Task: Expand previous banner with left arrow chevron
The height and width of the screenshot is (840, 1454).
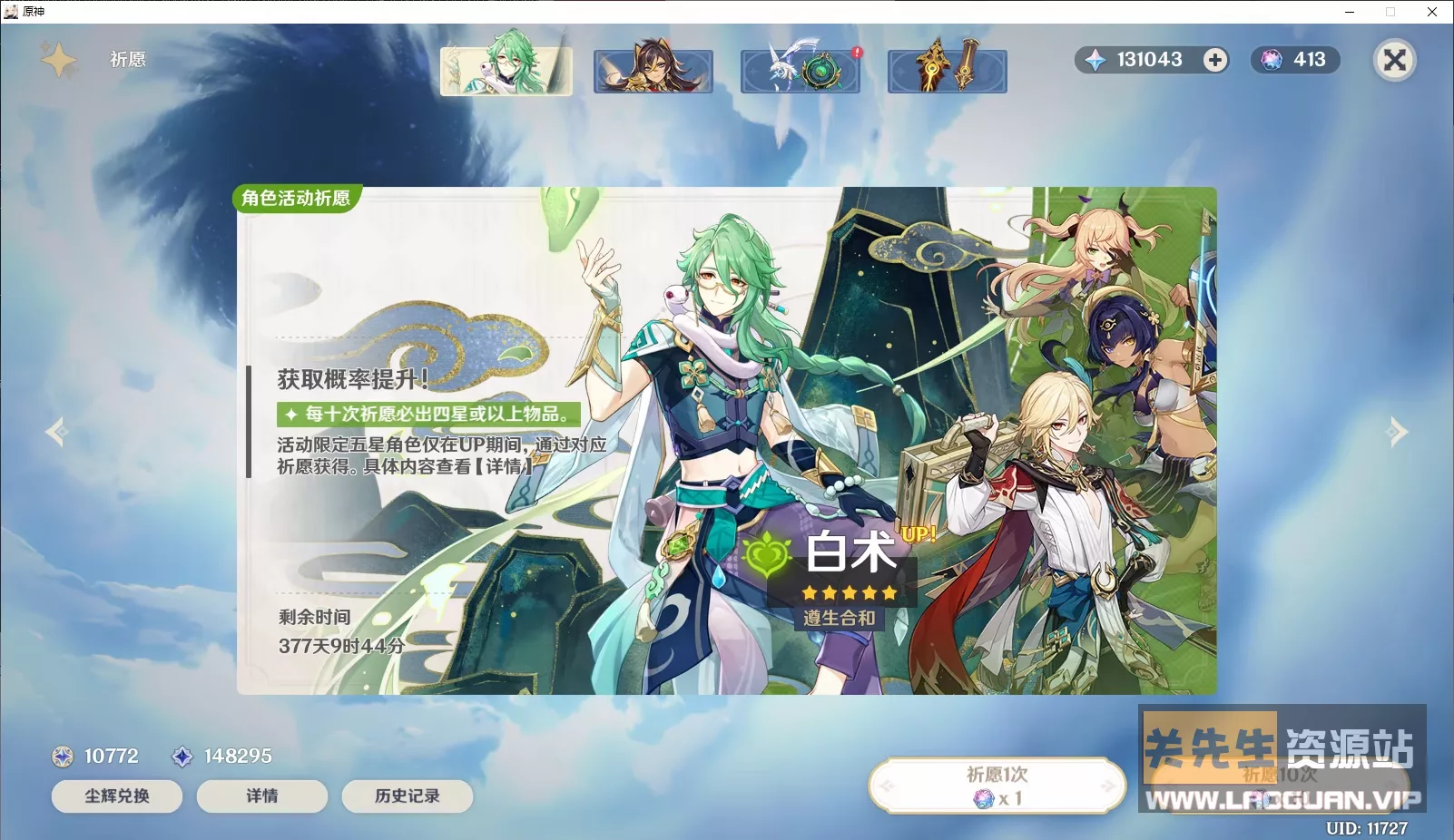Action: point(57,431)
